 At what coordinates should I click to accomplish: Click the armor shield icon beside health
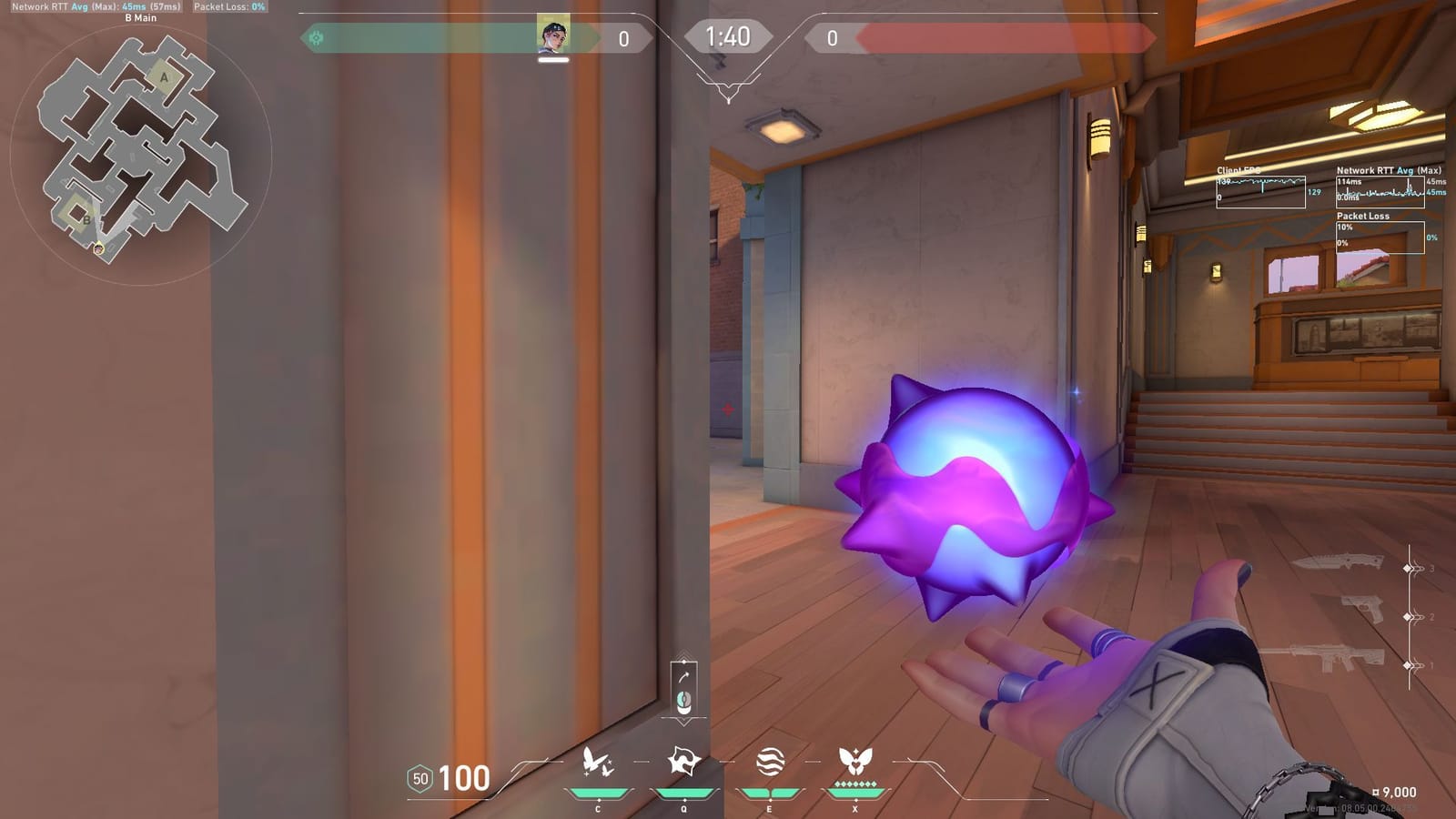click(x=420, y=779)
